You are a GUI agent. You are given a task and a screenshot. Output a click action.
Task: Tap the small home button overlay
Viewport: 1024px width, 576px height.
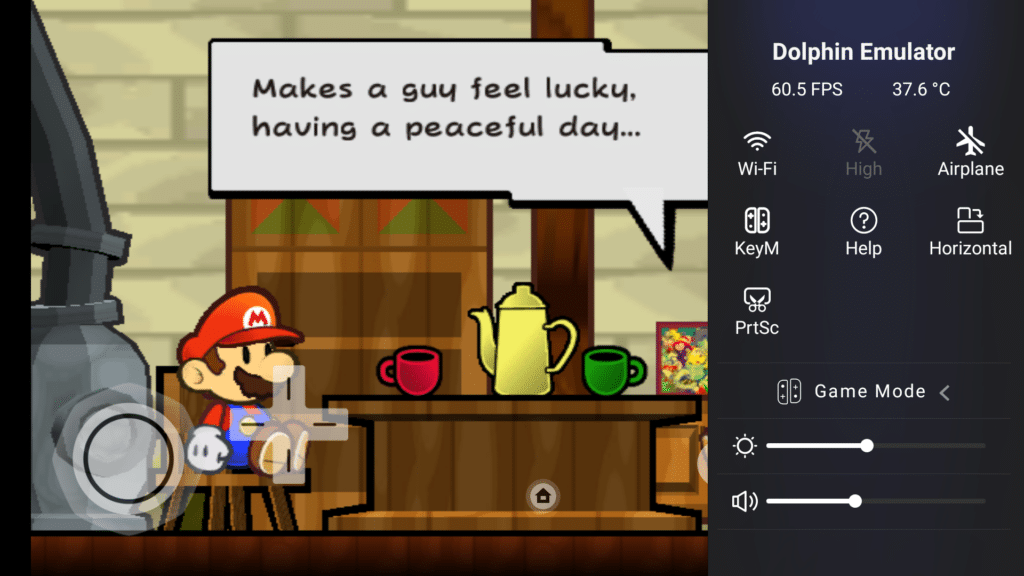click(x=543, y=495)
